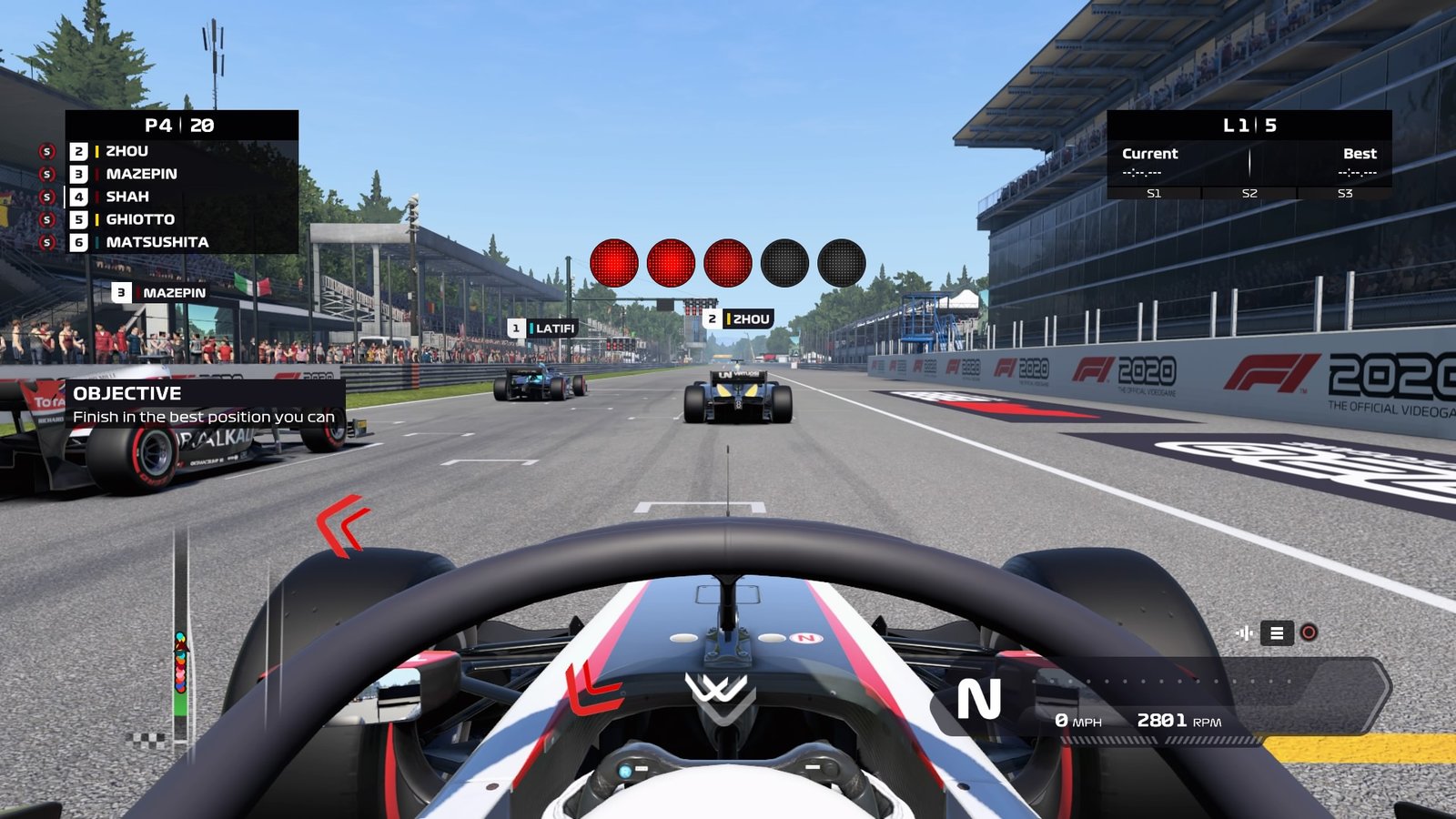Viewport: 1456px width, 819px height.
Task: Open the three-line menu display icon
Action: pyautogui.click(x=1277, y=633)
